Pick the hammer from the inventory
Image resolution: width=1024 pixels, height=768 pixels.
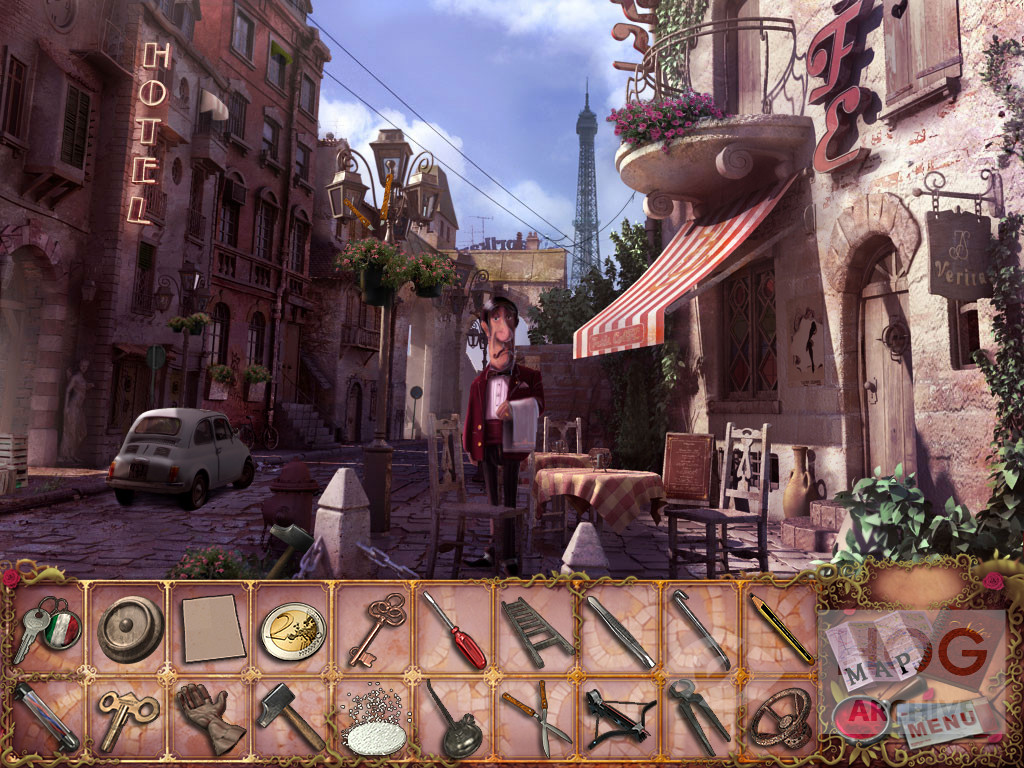tap(290, 715)
